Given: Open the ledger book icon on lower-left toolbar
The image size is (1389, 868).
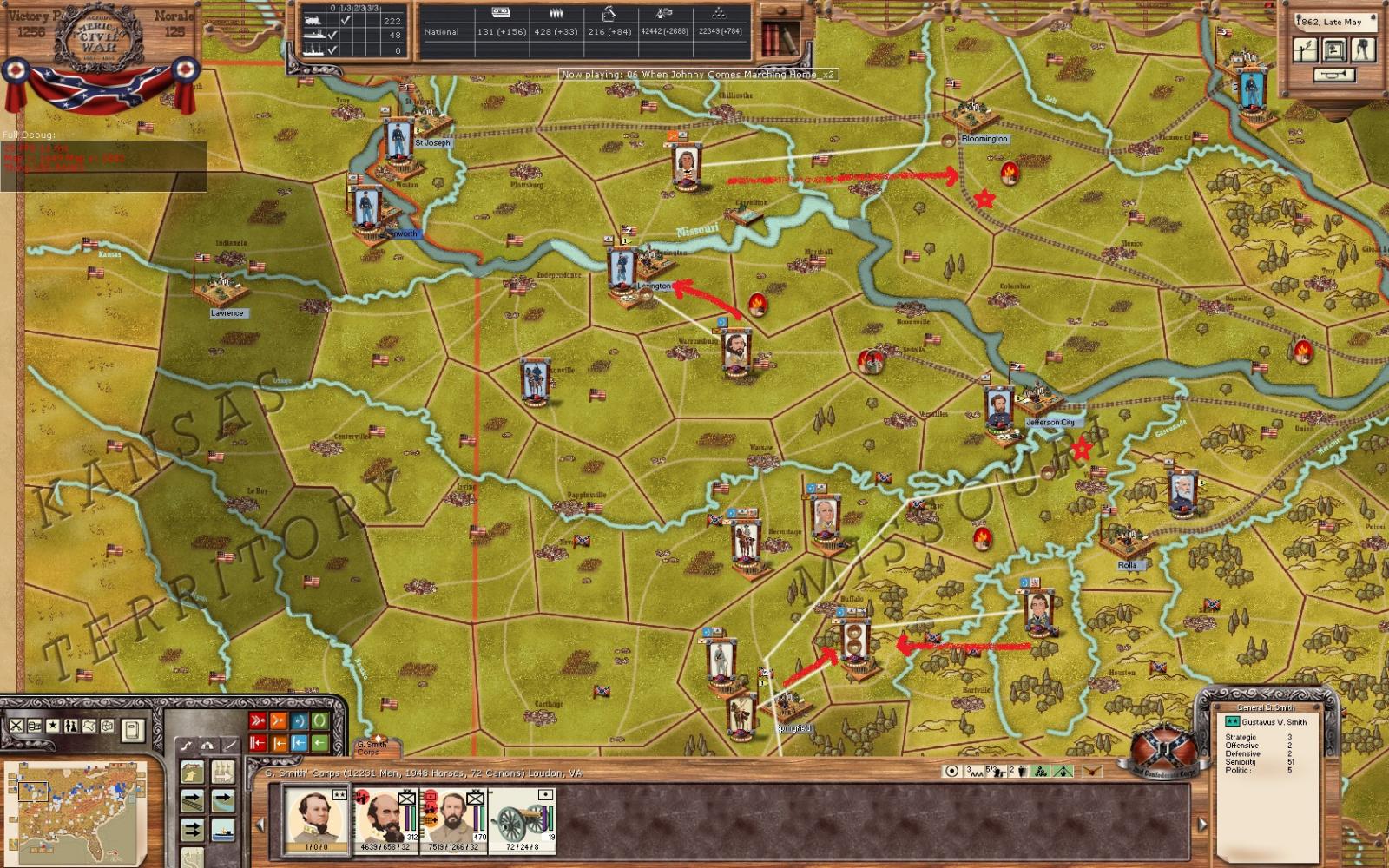Looking at the screenshot, I should (132, 730).
